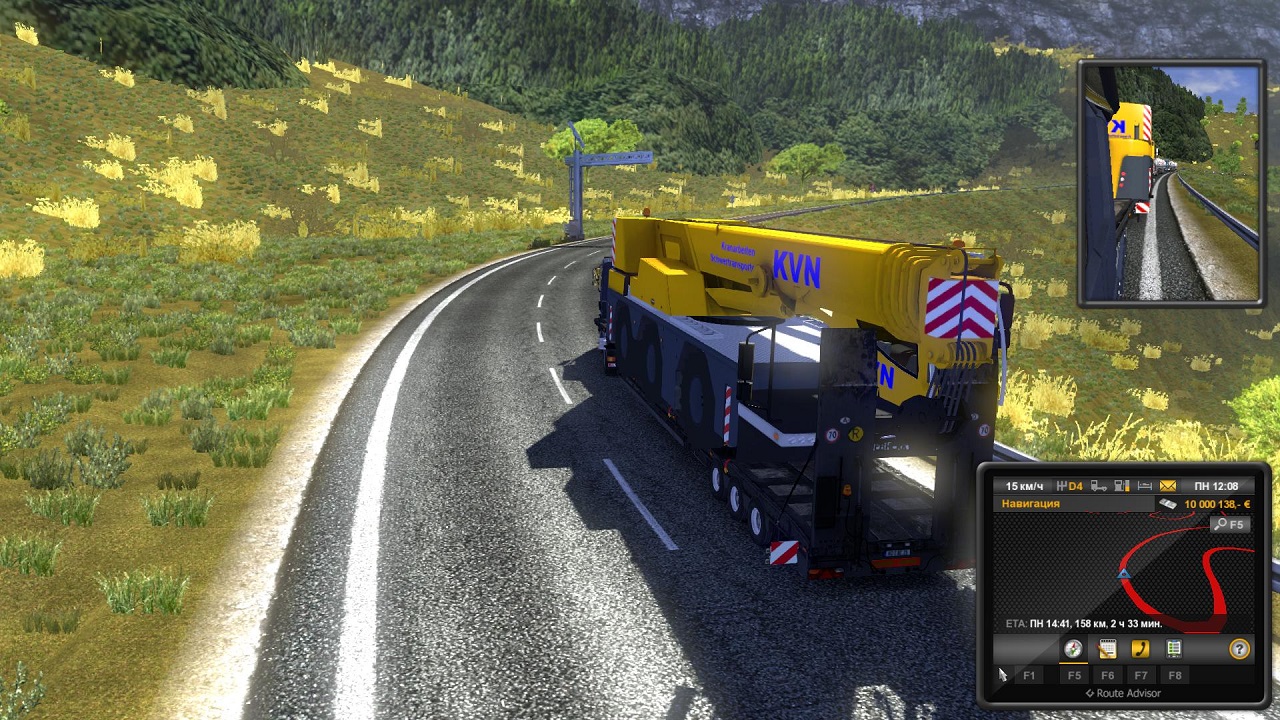Open the navigation compass tab
Screen dimensions: 1280x720
click(1073, 649)
